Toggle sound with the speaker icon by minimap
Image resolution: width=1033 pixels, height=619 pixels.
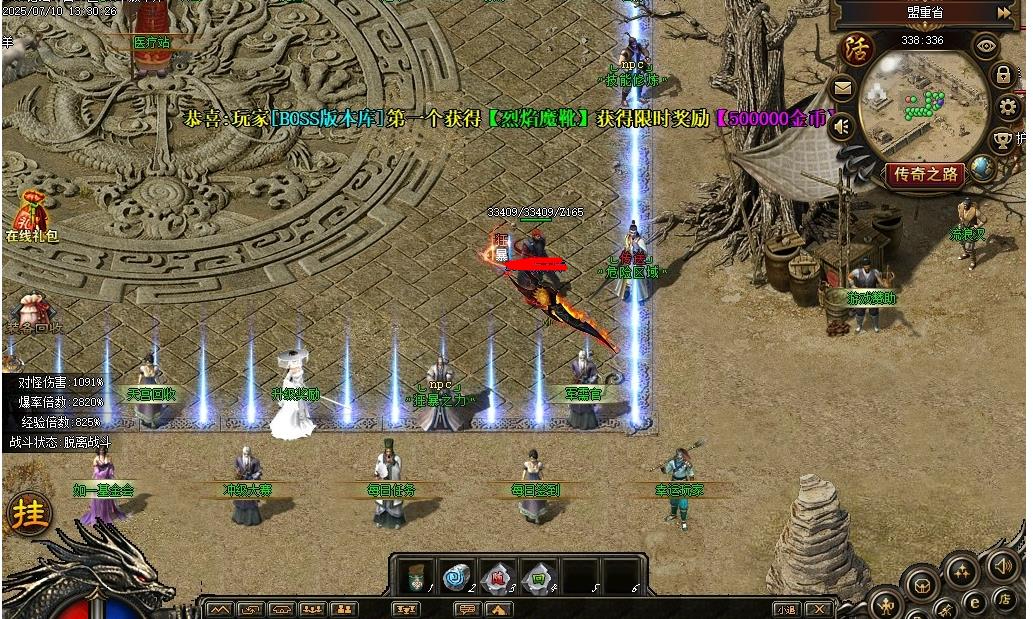(842, 127)
